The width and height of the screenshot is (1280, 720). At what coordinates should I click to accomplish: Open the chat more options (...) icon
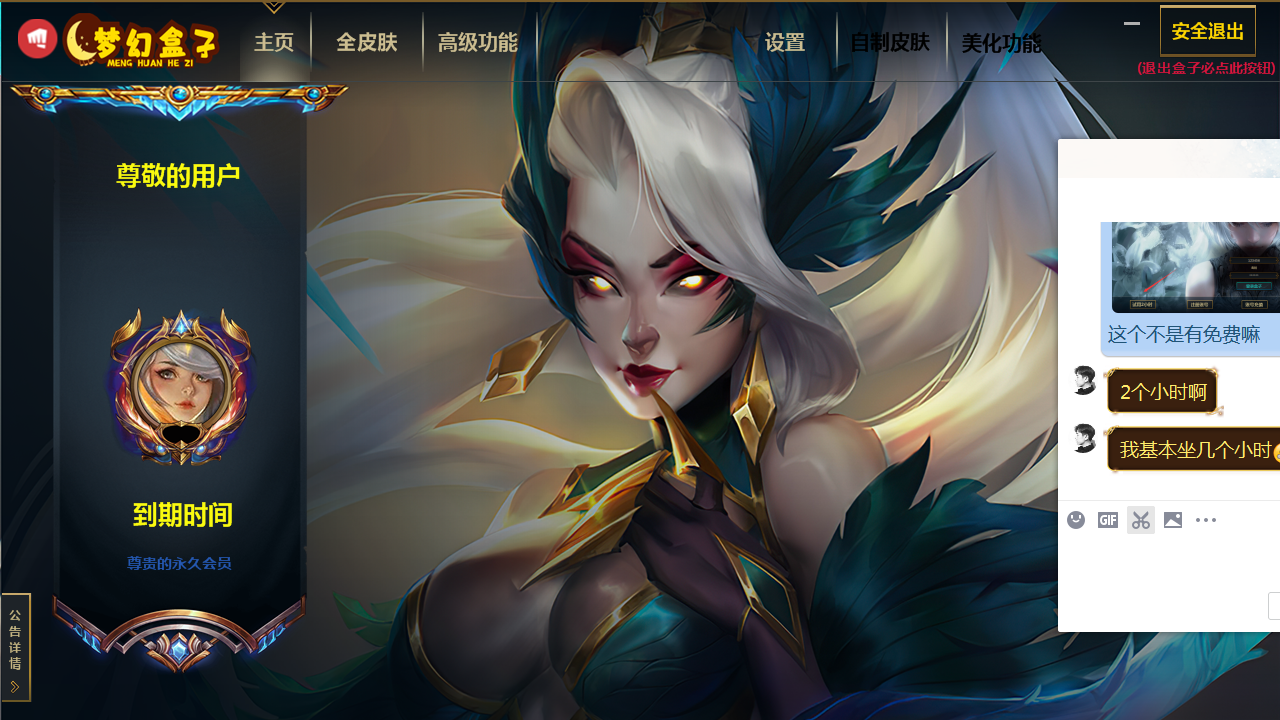[1205, 519]
